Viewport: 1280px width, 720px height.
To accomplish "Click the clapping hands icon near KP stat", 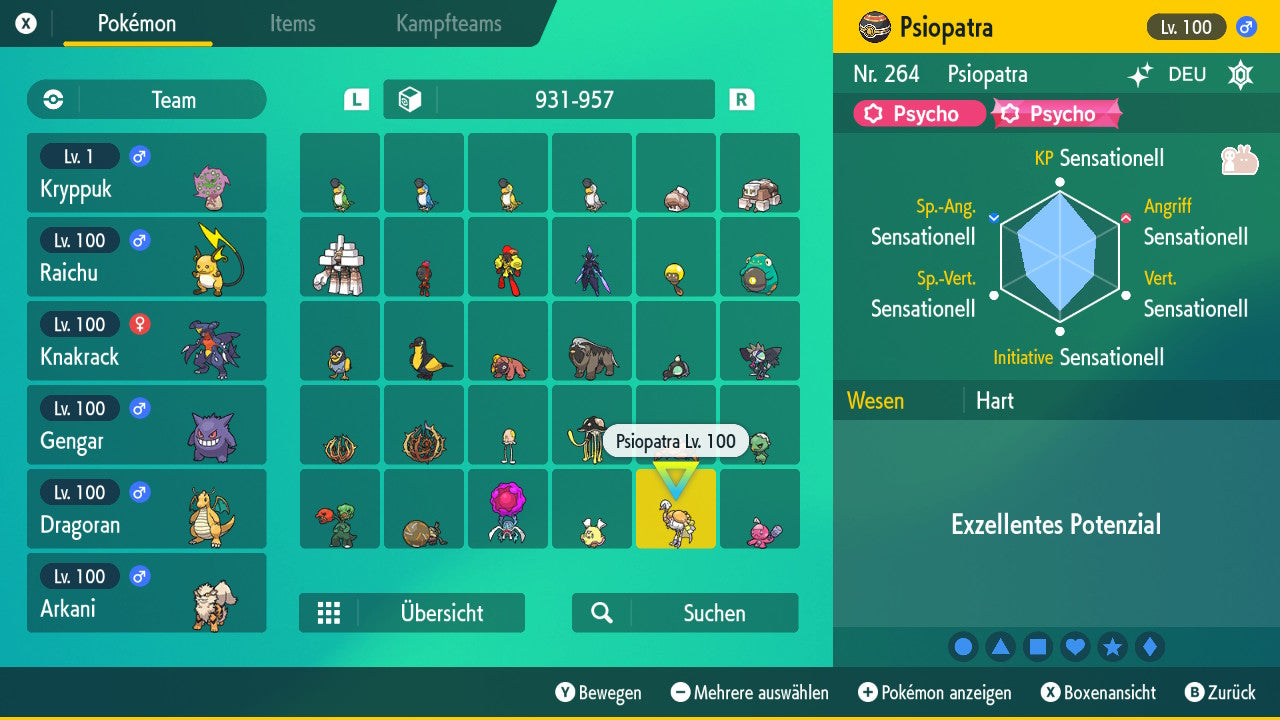I will click(1240, 159).
